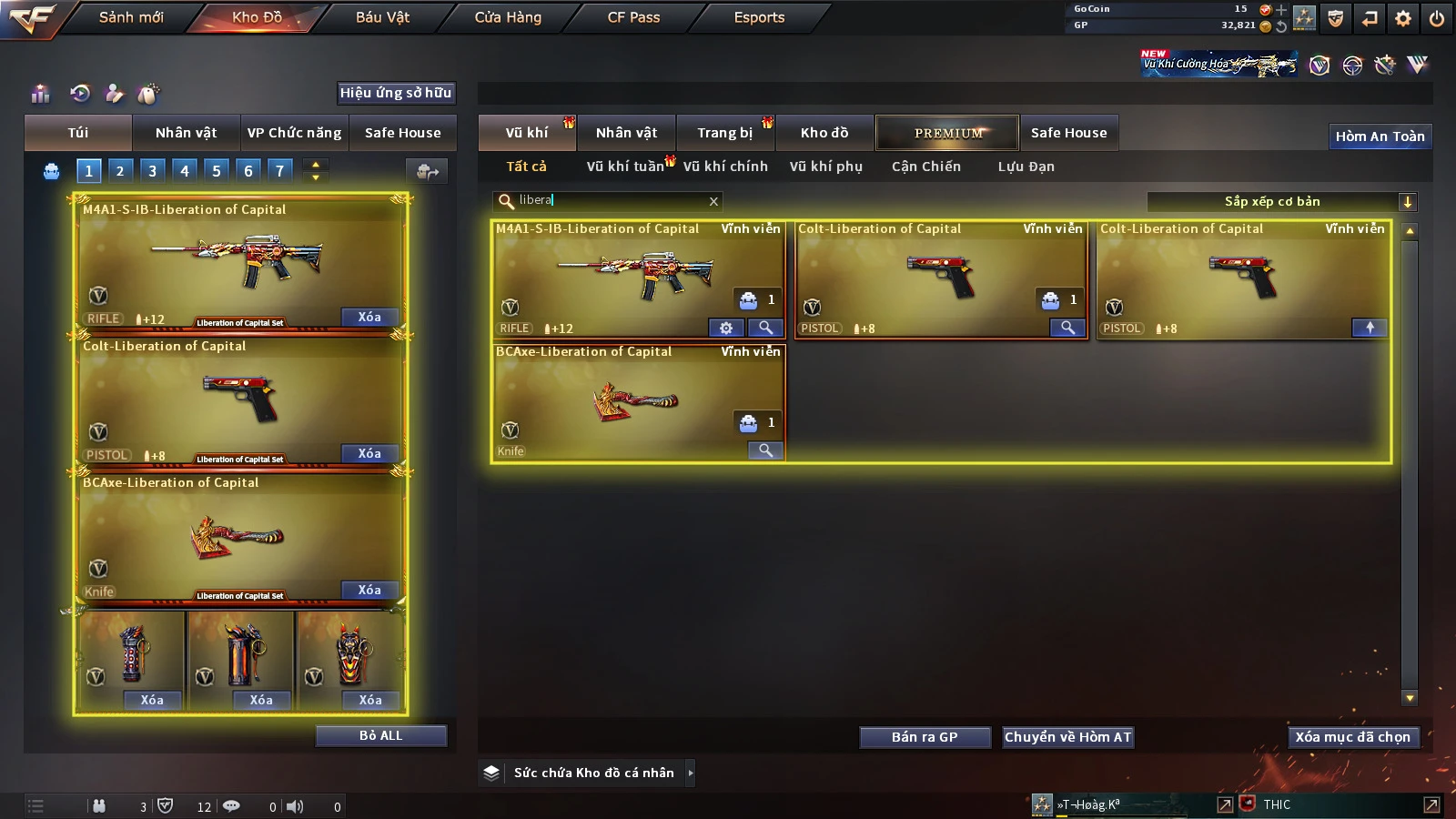Click Xóa mục đã chọn button

click(1352, 737)
